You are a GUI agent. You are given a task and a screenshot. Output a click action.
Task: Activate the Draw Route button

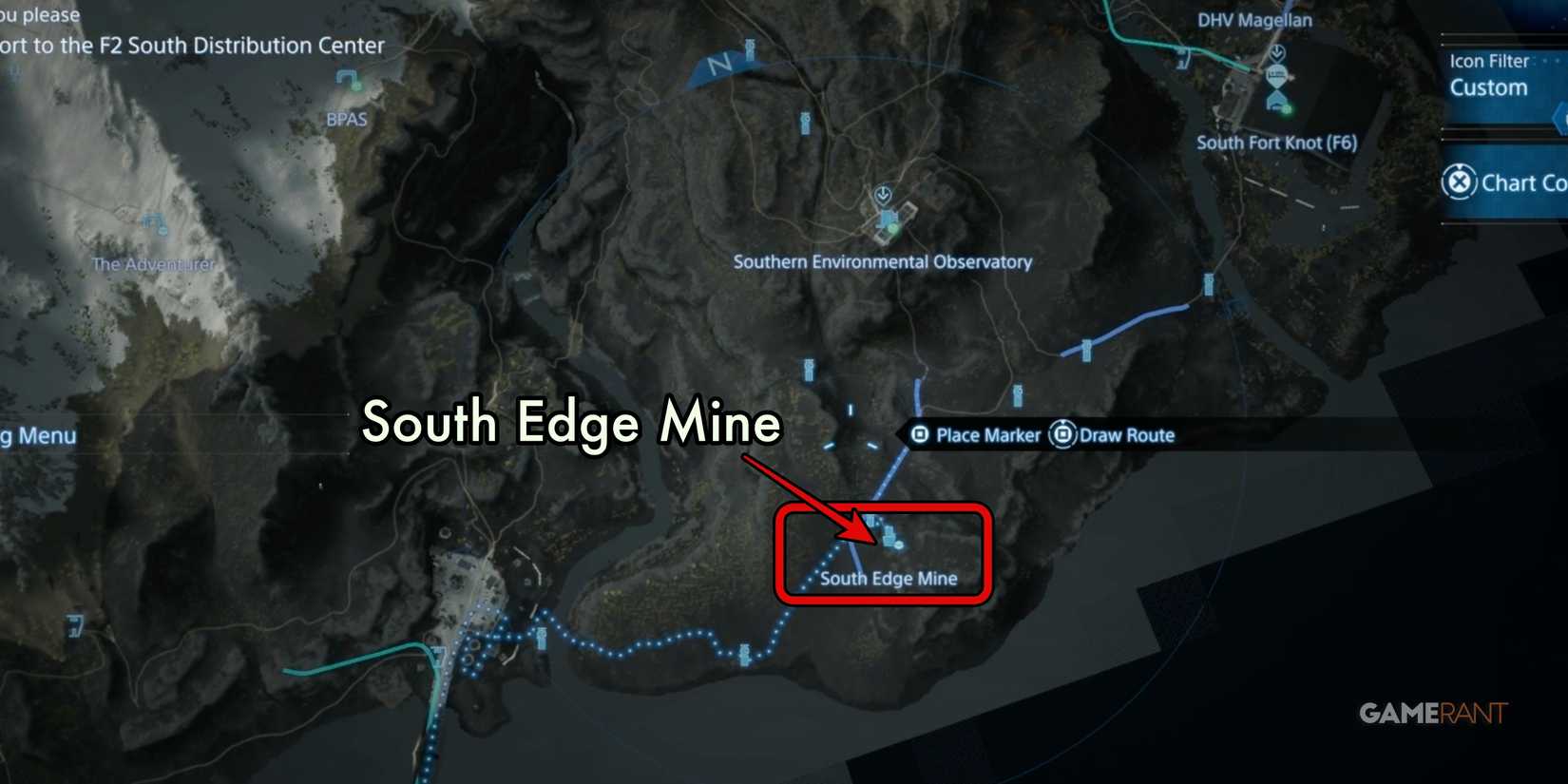[x=1126, y=435]
